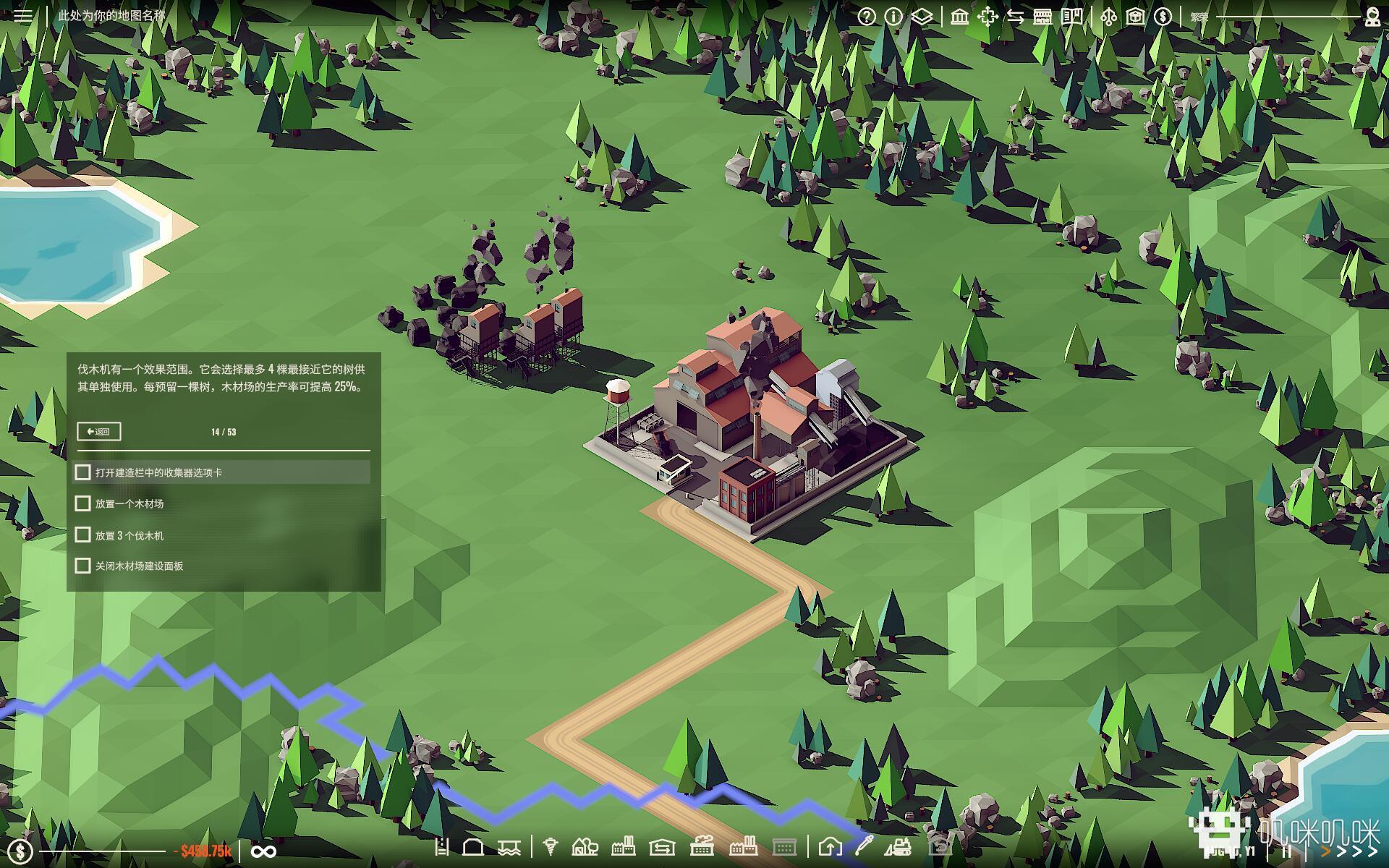Open the two-arrows trade routes icon
This screenshot has width=1389, height=868.
click(1016, 17)
